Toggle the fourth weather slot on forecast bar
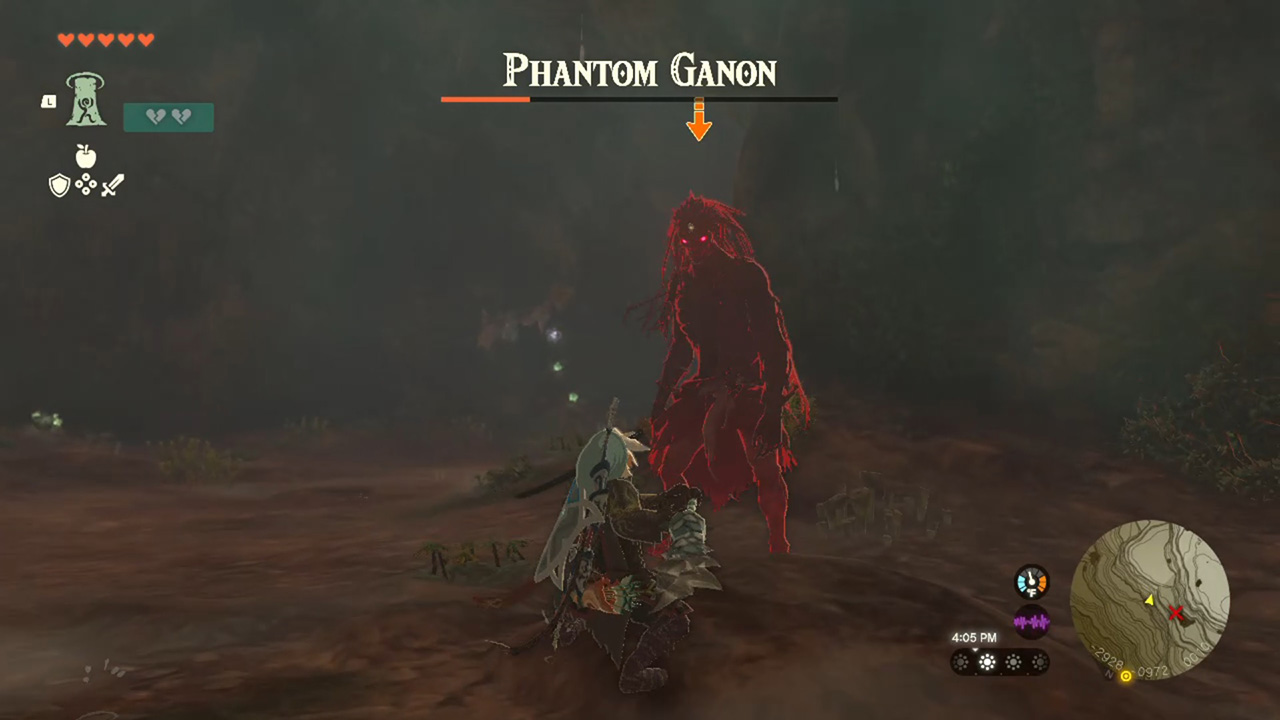1280x720 pixels. point(1040,661)
